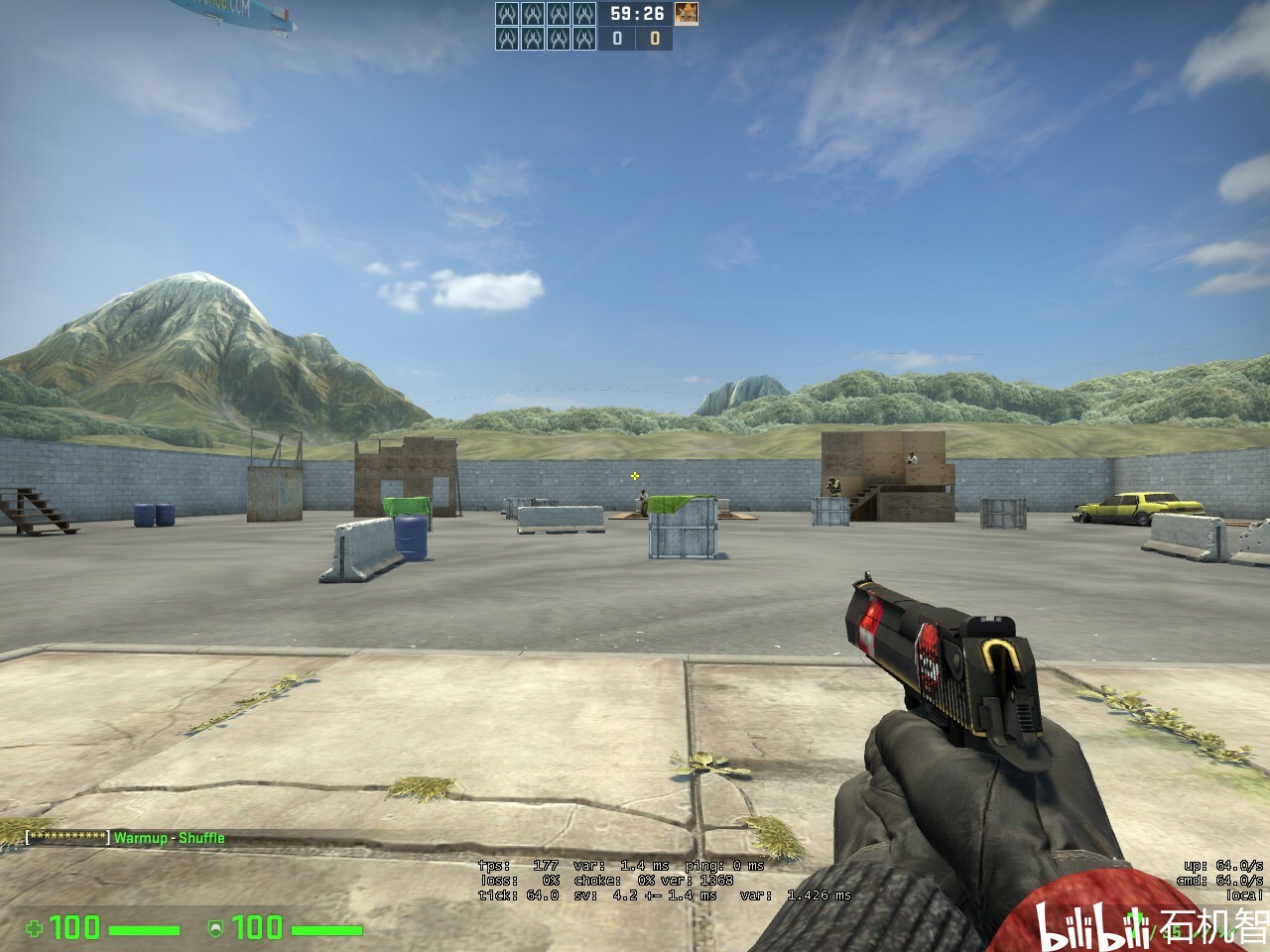This screenshot has width=1270, height=952.
Task: Click the orange player avatar beside the timer
Action: pos(686,14)
